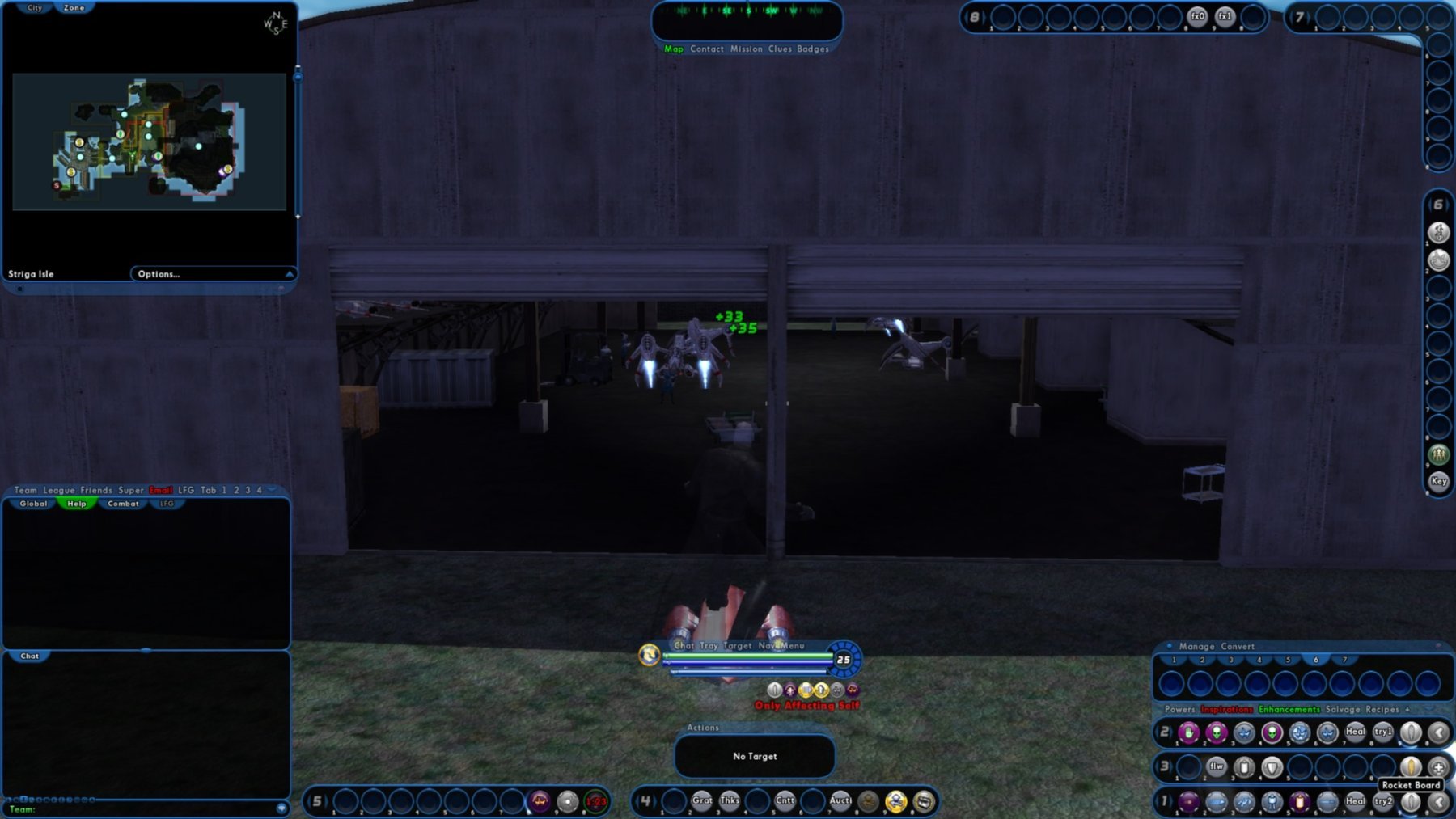Activate the try1 macro in tray 2
The width and height of the screenshot is (1456, 819).
(1382, 732)
